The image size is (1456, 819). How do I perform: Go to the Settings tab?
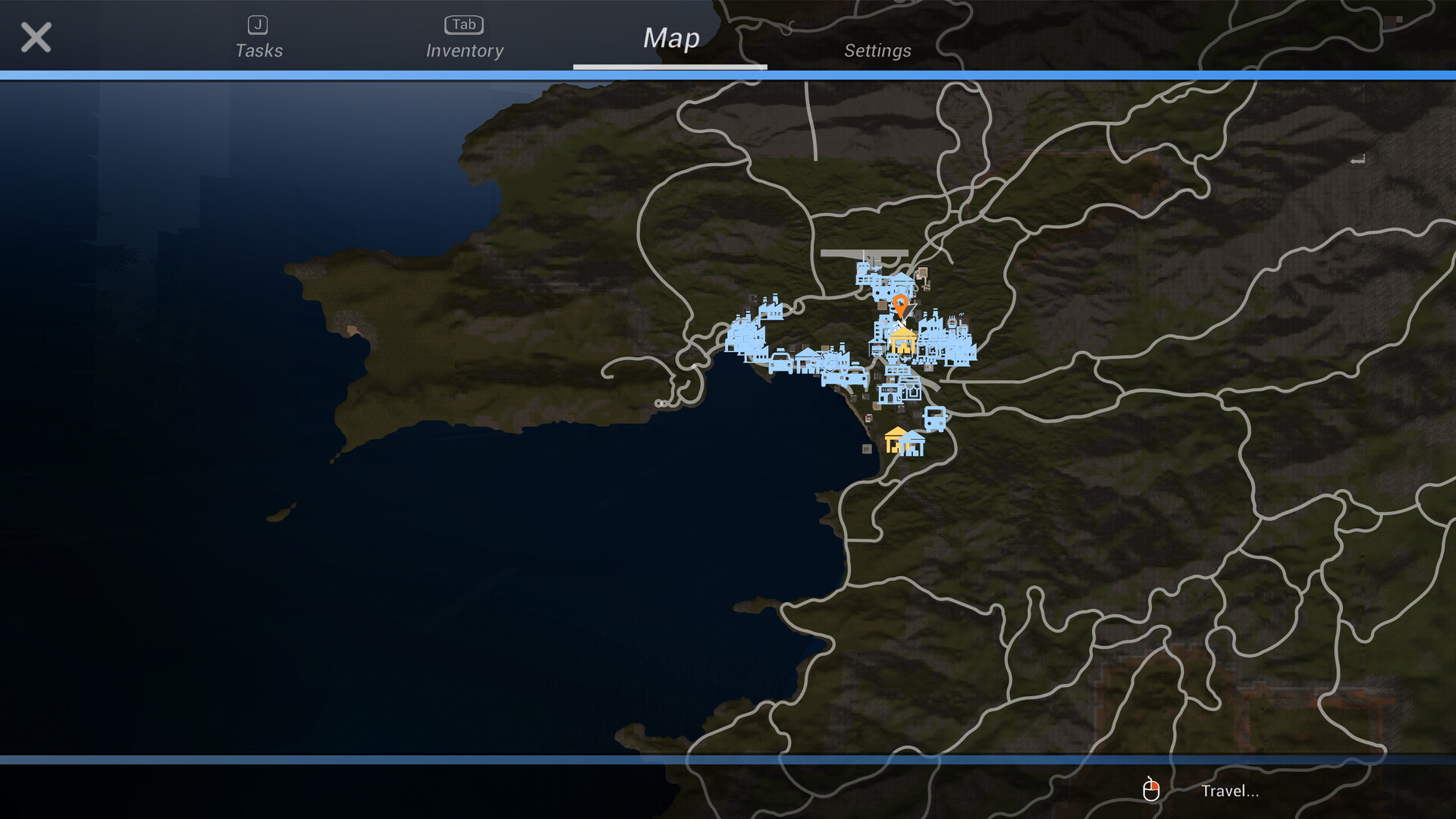878,51
